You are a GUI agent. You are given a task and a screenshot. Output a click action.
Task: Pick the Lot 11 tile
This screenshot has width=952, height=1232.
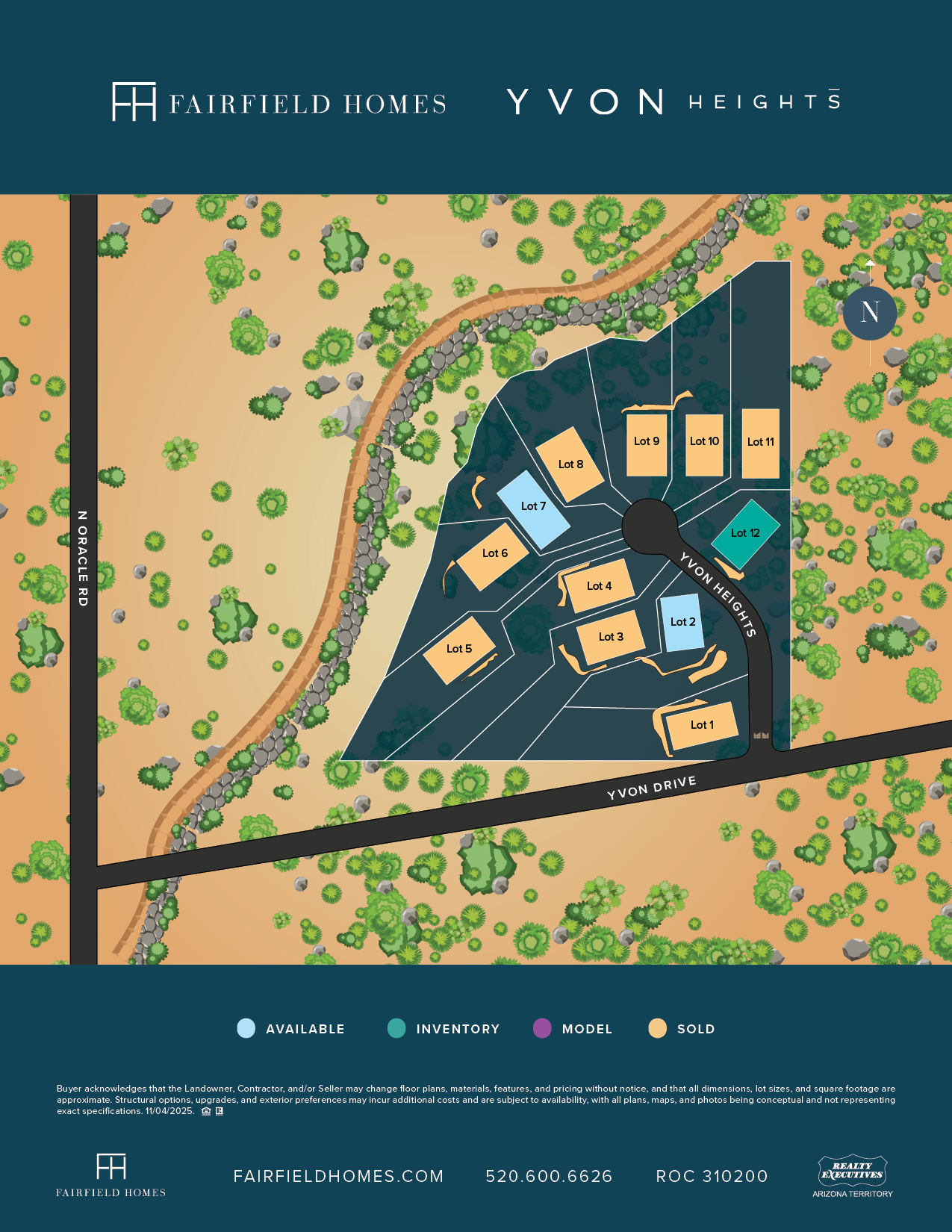[x=761, y=444]
